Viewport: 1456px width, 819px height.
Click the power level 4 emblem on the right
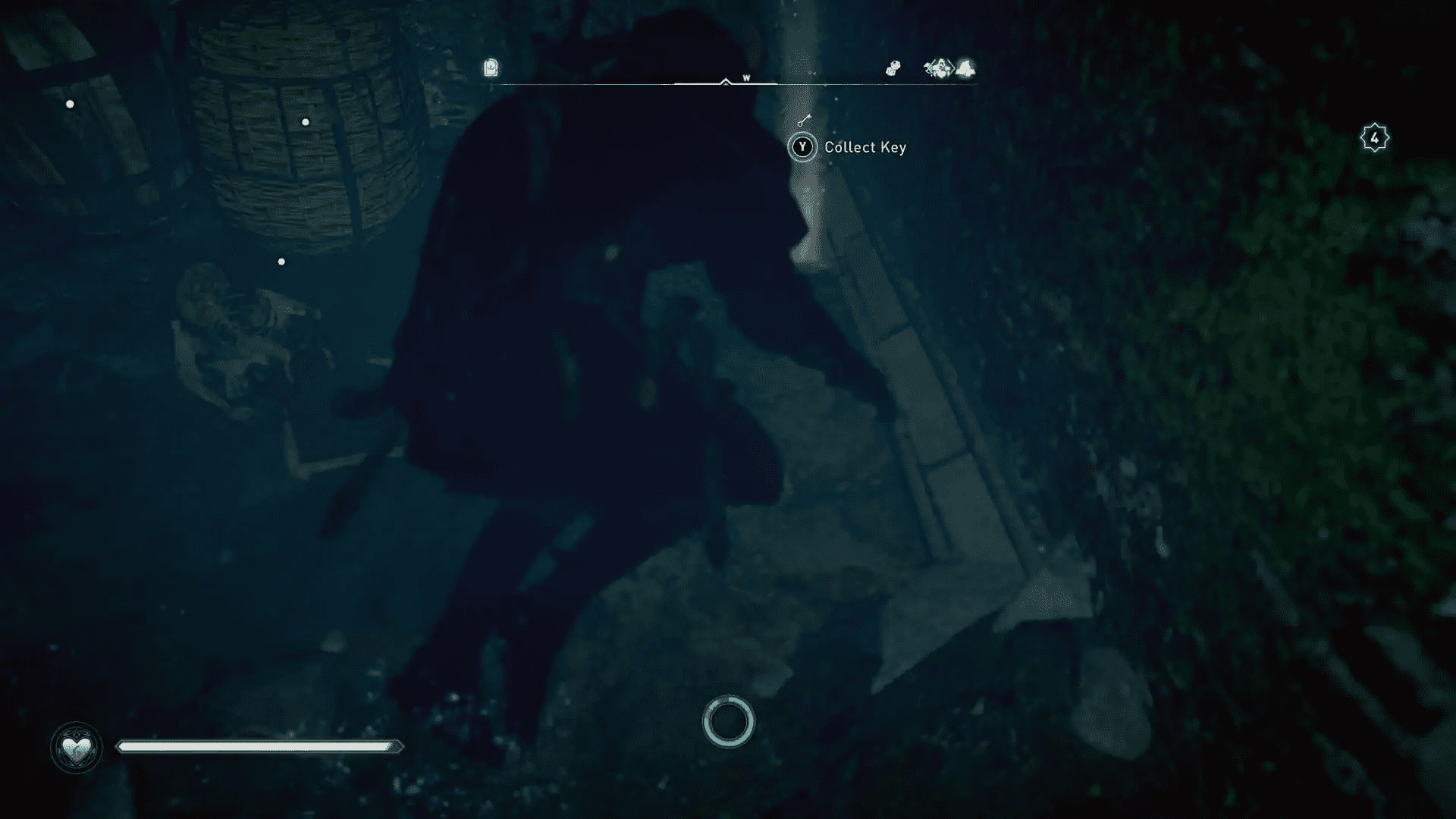[x=1373, y=136]
